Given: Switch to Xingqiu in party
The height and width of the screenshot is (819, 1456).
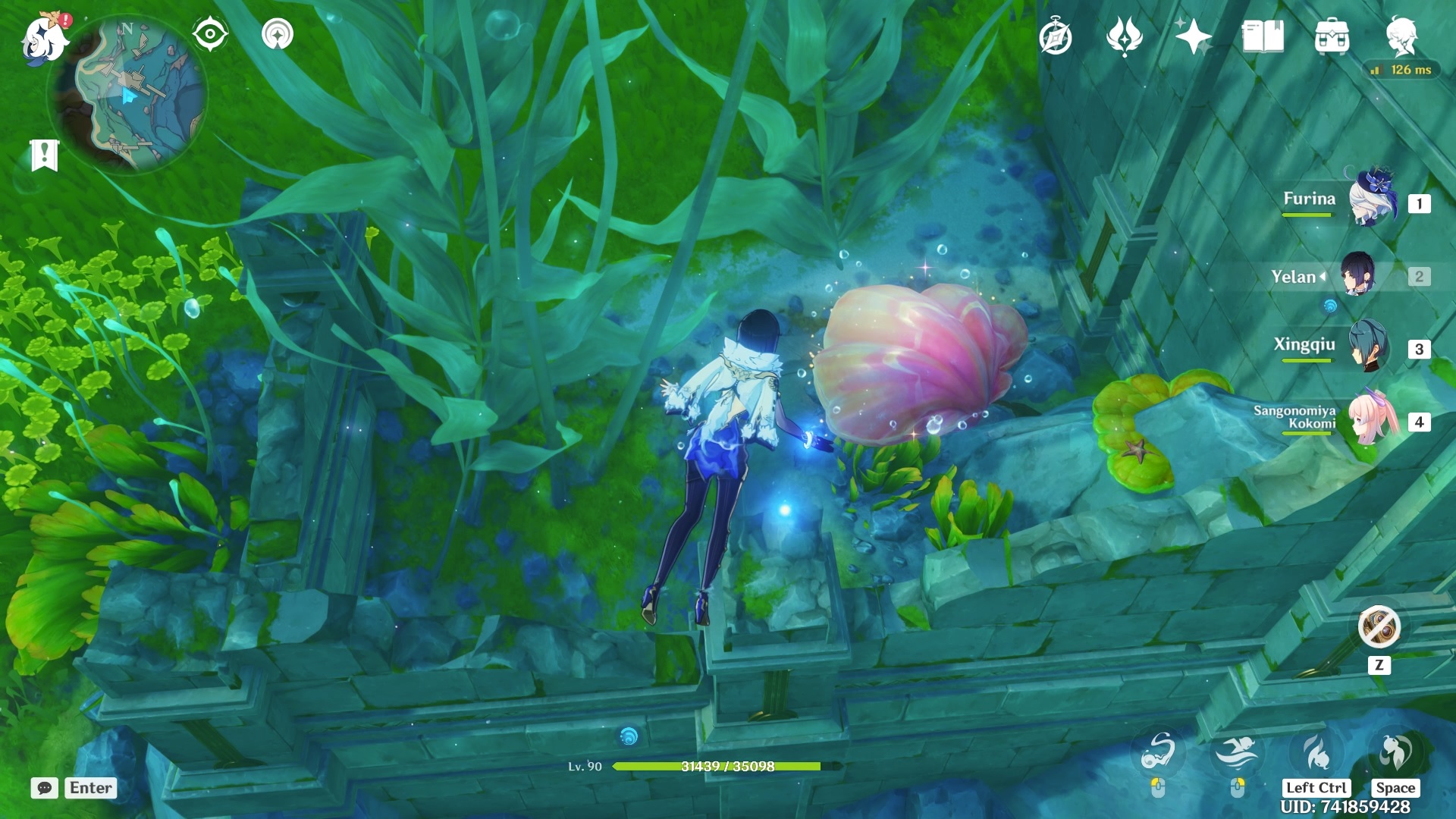Looking at the screenshot, I should coord(1369,347).
